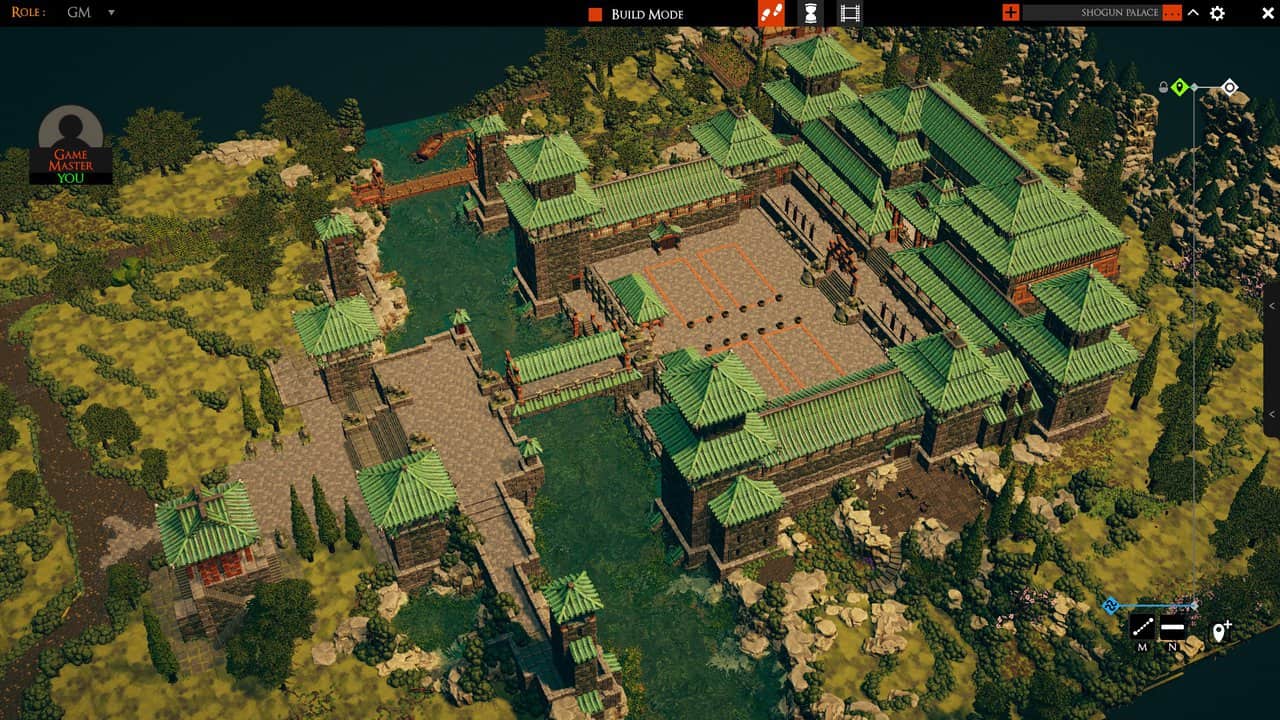Click the compass target icon above the slider

pos(1231,87)
